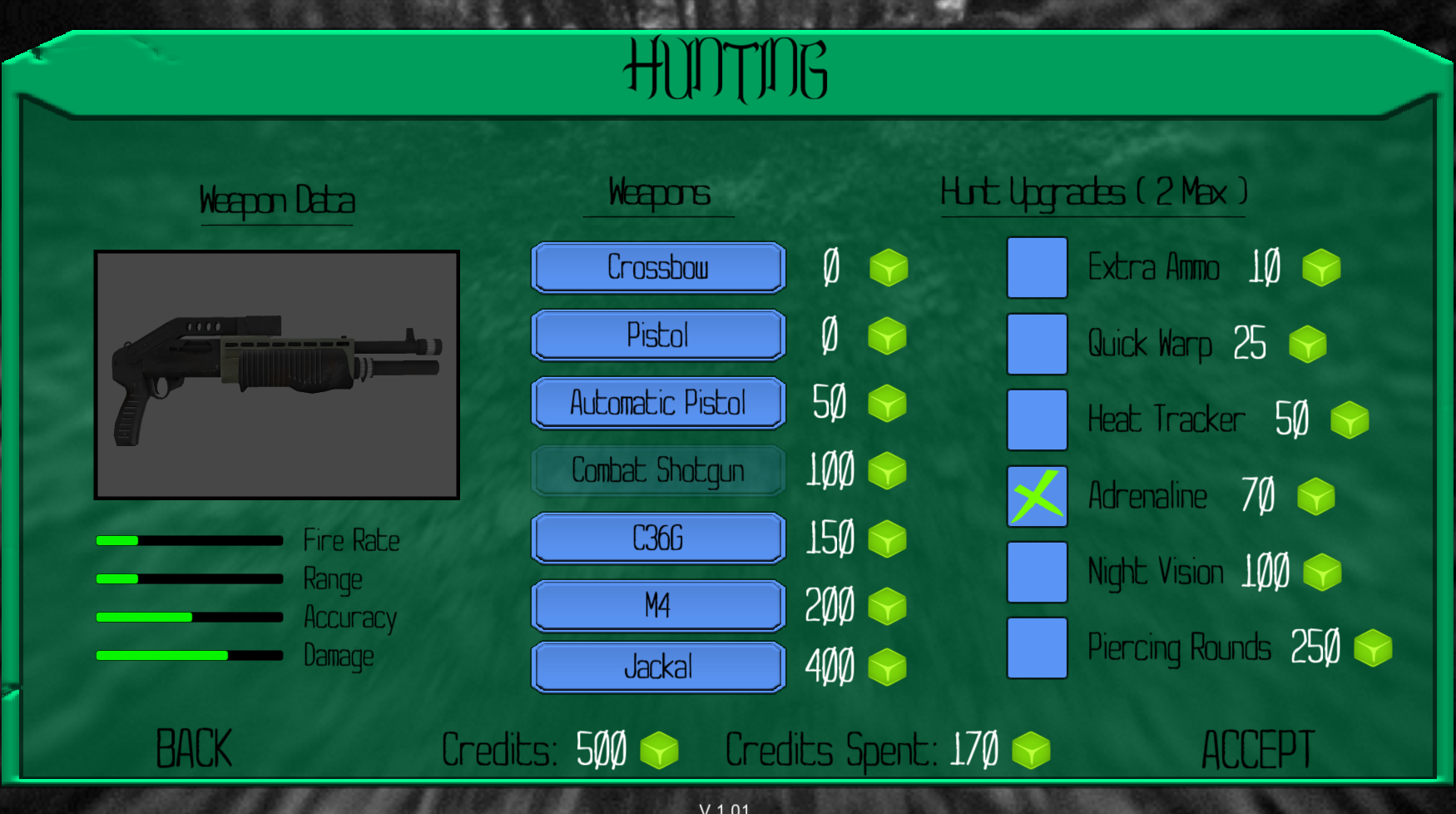Enable the Night Vision upgrade

click(x=1037, y=573)
